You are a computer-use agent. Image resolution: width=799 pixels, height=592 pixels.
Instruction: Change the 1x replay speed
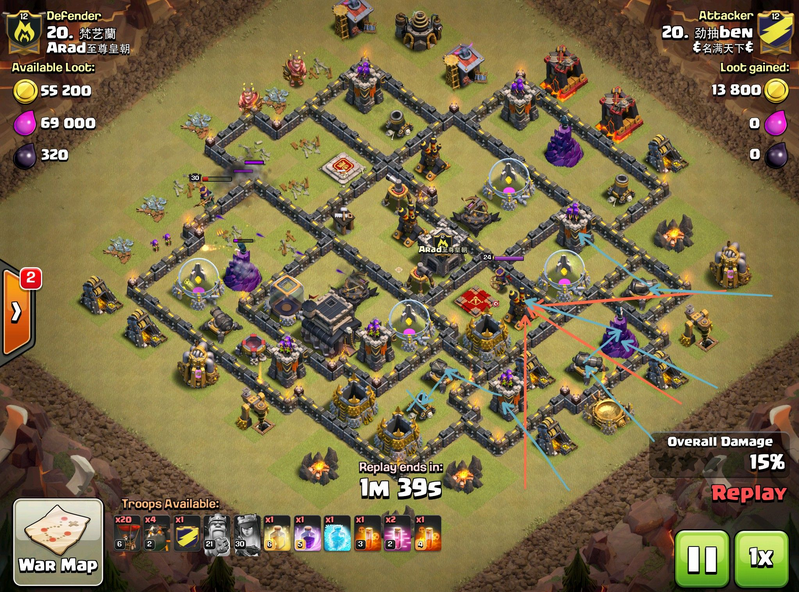pos(761,558)
